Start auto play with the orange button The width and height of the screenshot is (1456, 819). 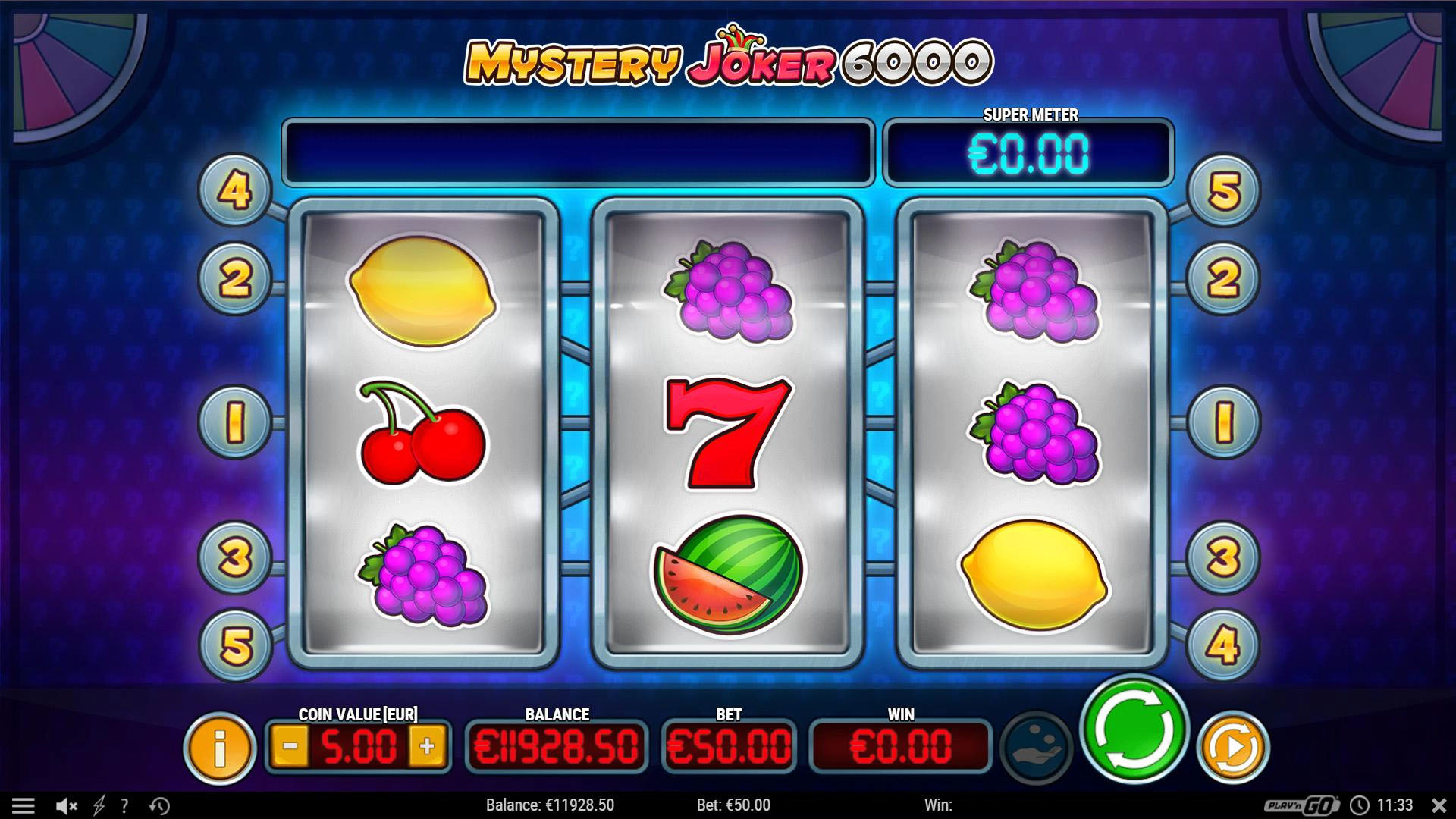pyautogui.click(x=1232, y=748)
